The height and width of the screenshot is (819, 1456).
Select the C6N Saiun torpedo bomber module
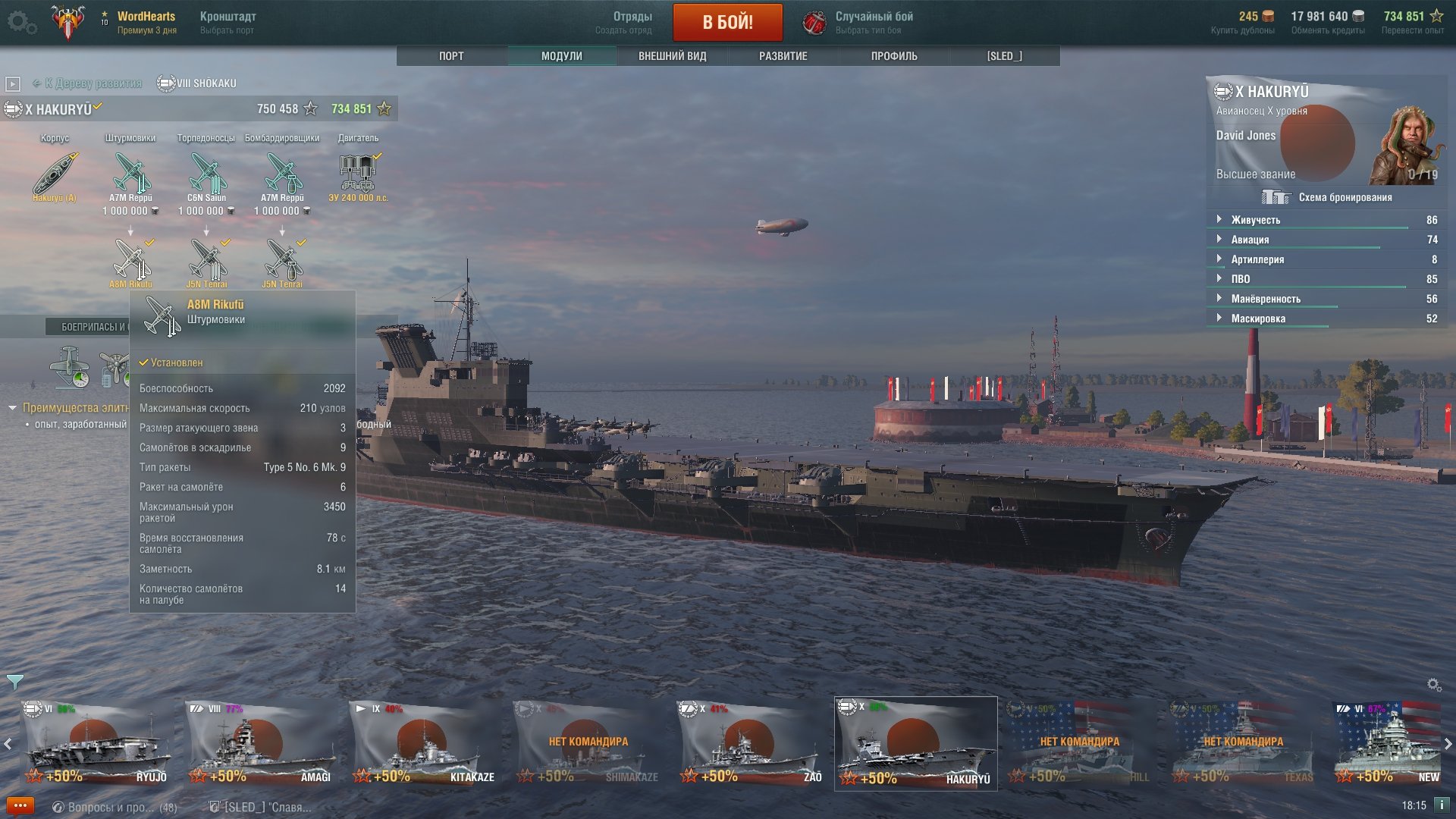pos(206,174)
